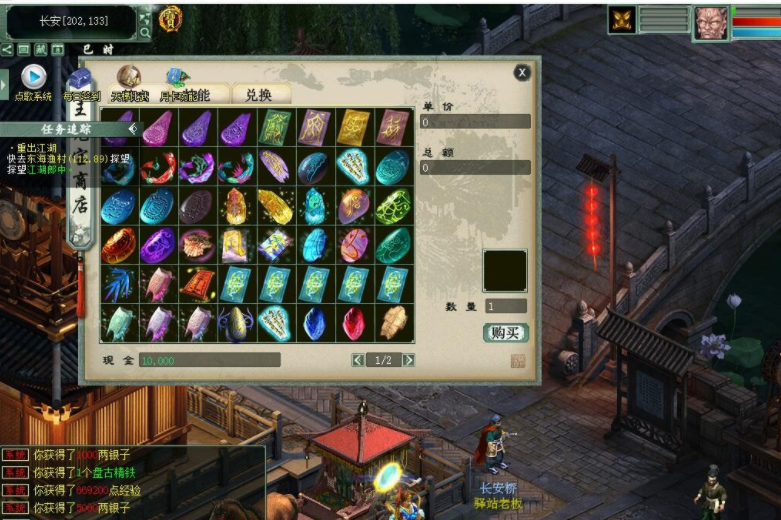Viewport: 781px width, 520px height.
Task: Click the 购买 buy button
Action: click(504, 333)
